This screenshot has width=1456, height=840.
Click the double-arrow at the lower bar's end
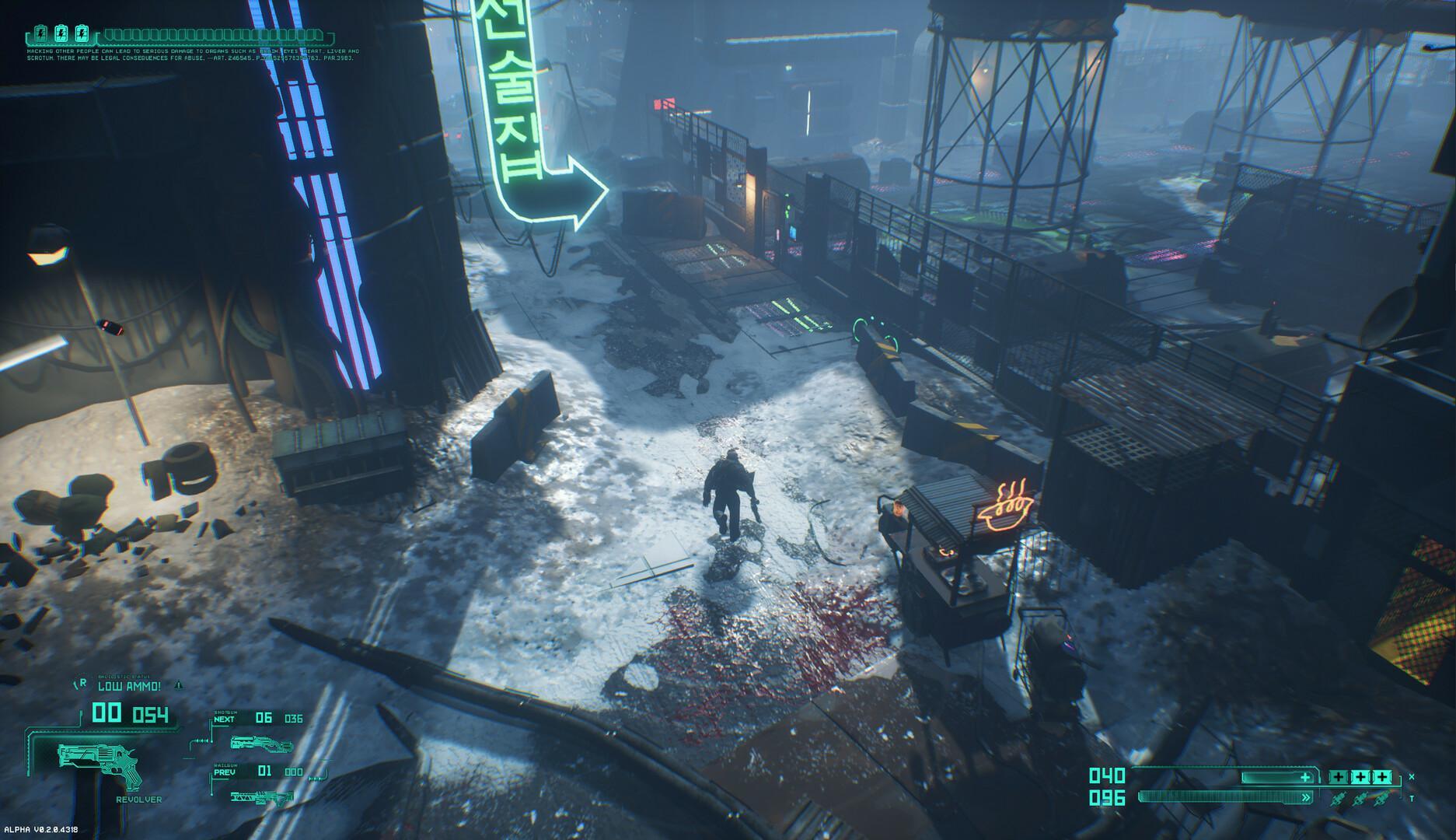[1305, 796]
